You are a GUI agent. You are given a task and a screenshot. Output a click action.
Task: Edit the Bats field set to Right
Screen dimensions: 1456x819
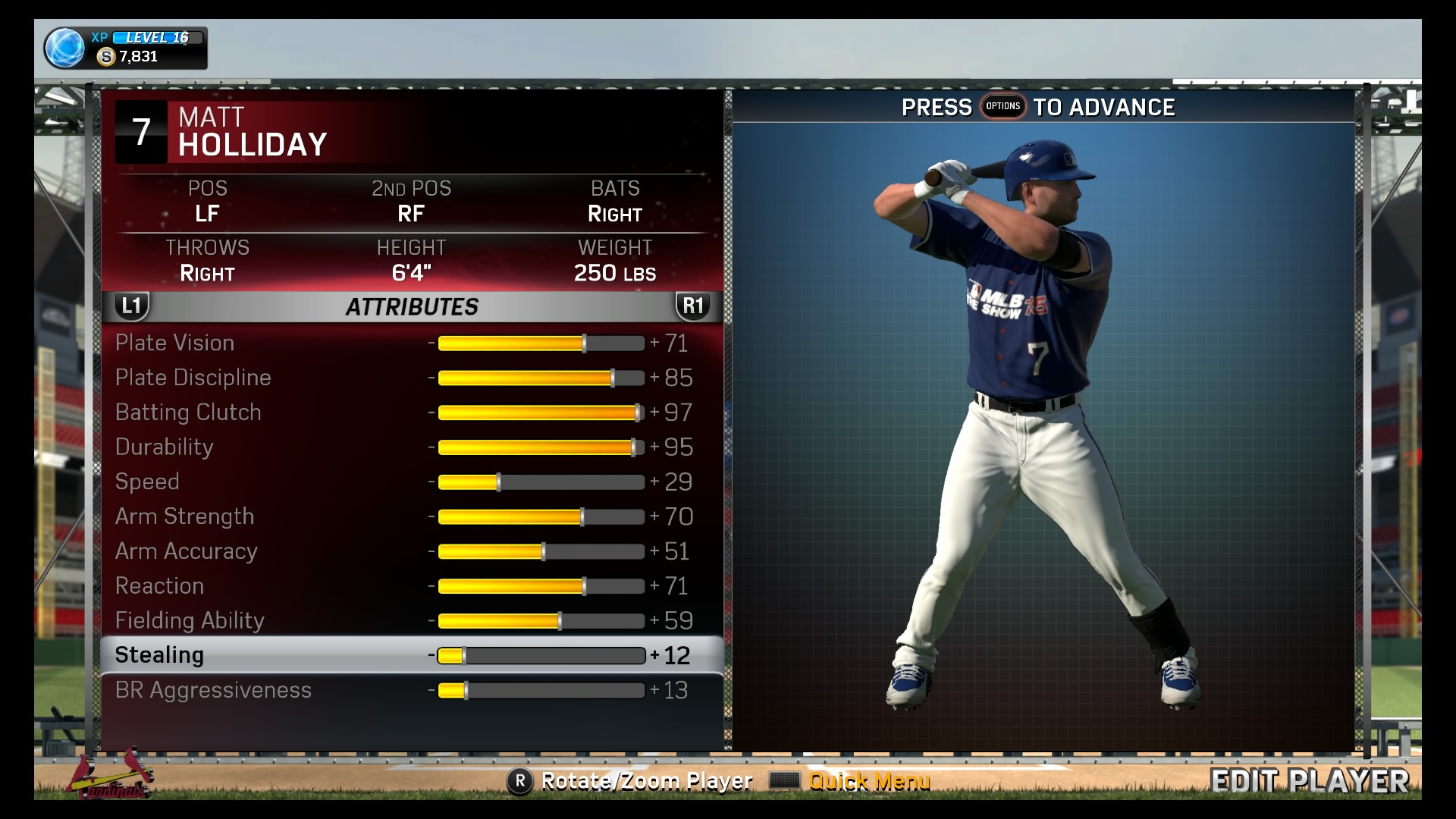pyautogui.click(x=615, y=202)
